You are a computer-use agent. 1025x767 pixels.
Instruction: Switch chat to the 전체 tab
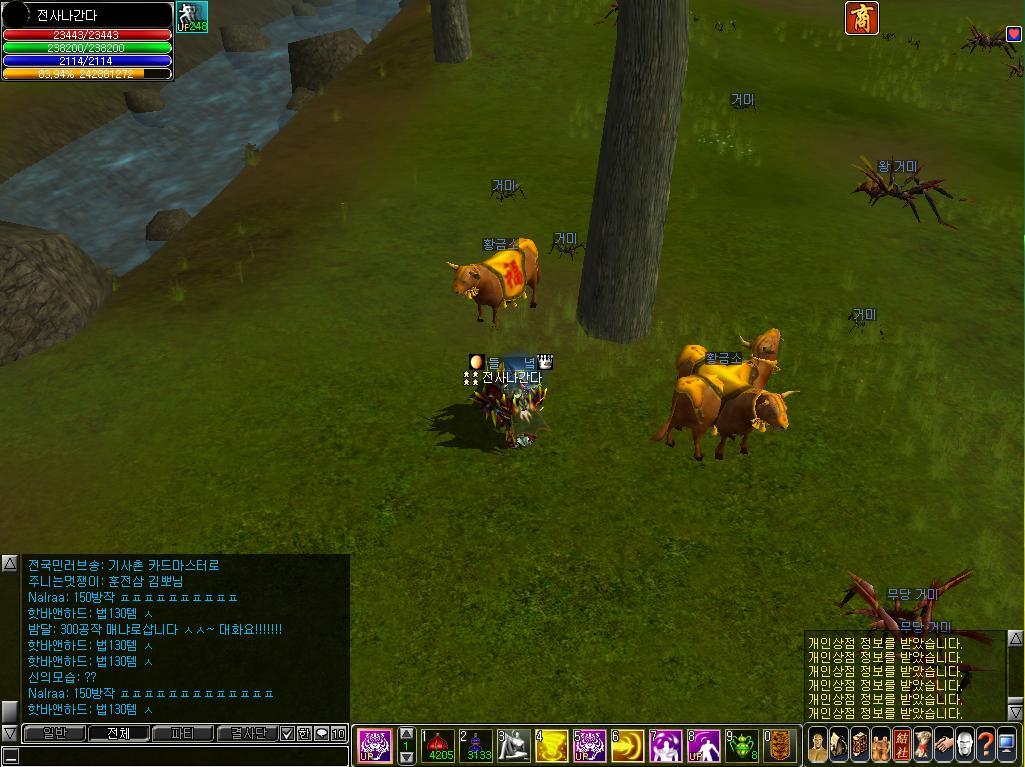coord(117,733)
